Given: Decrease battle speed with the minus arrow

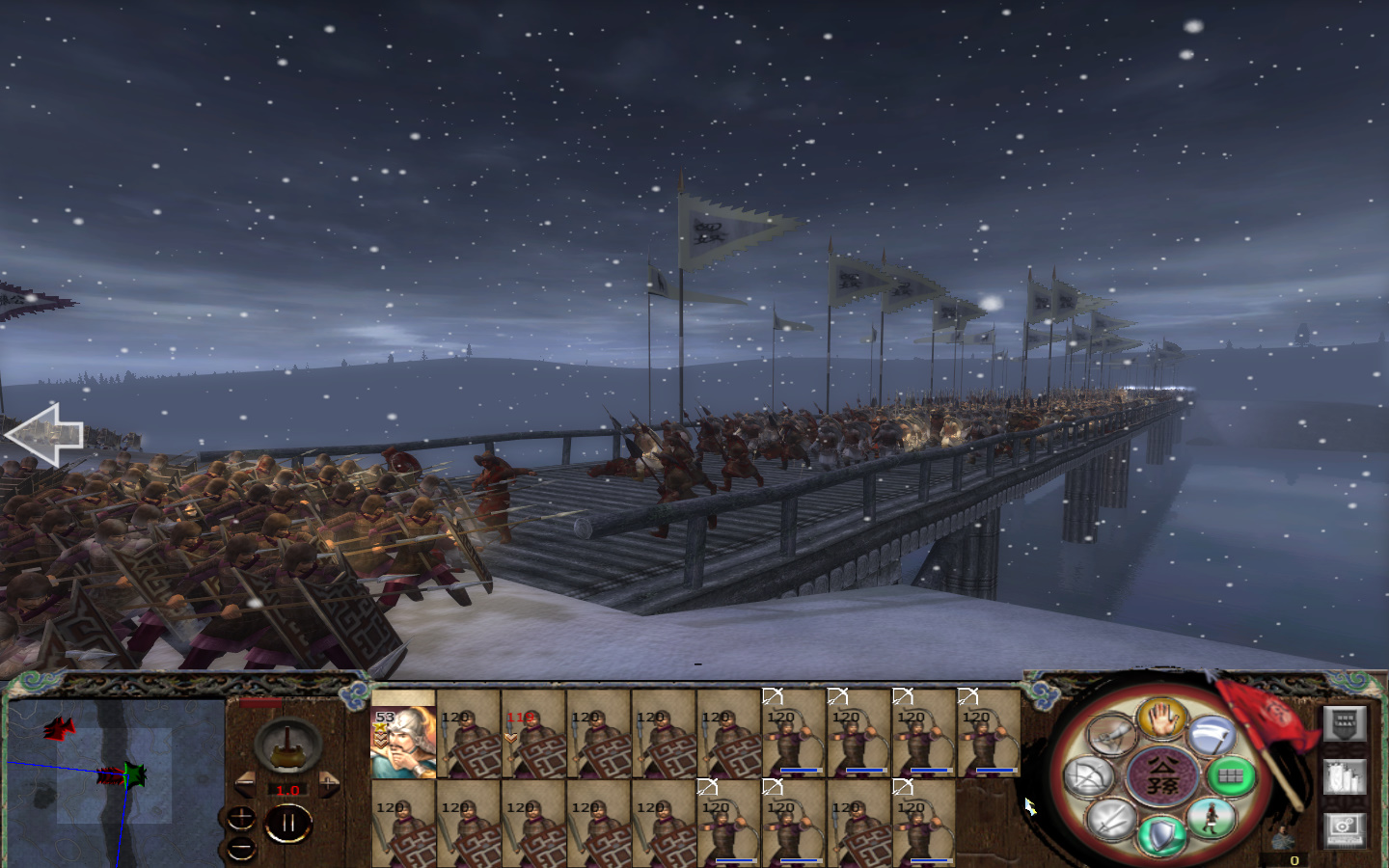Looking at the screenshot, I should (247, 784).
